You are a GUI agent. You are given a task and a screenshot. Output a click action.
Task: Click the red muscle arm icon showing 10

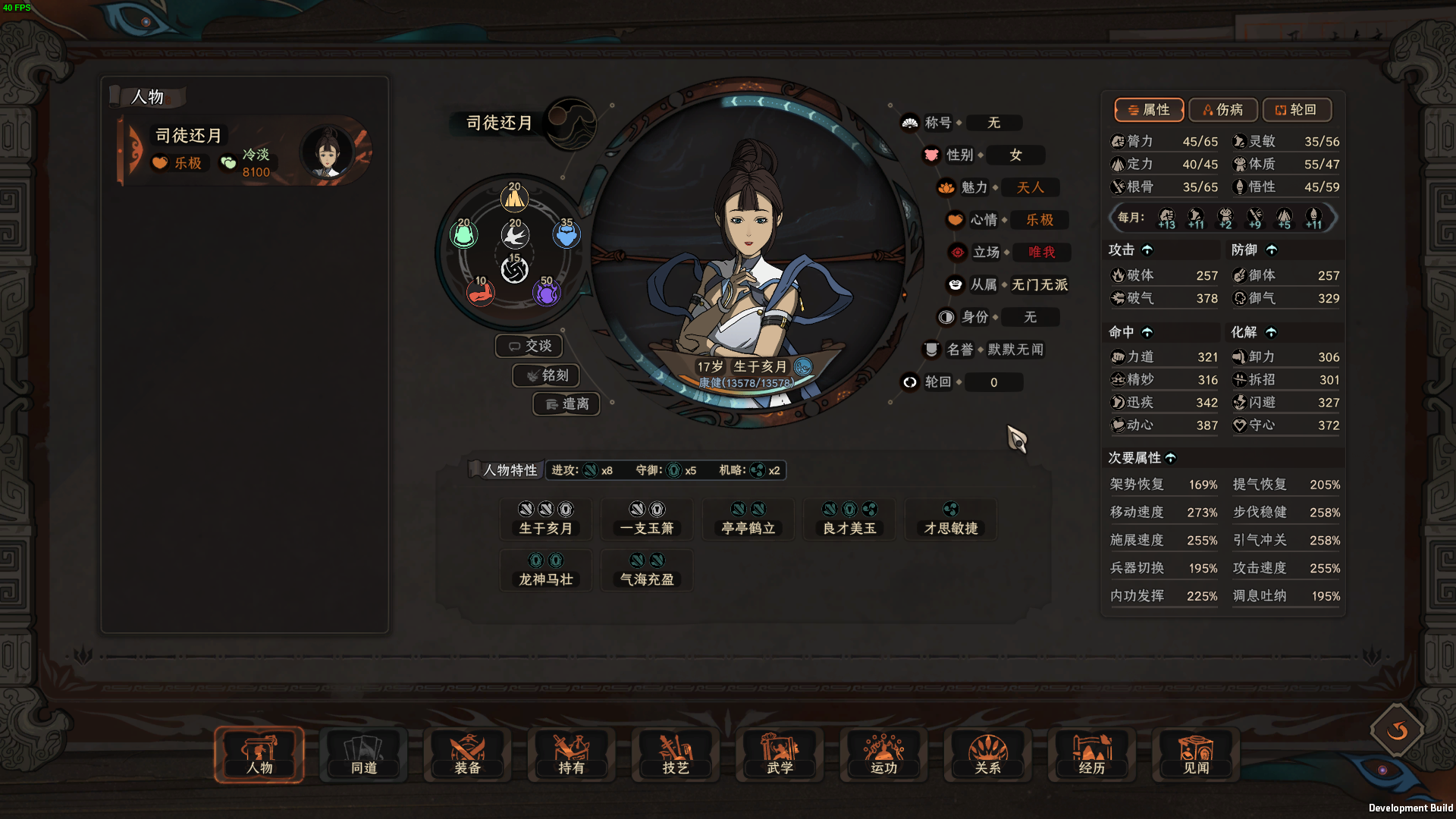click(x=482, y=293)
